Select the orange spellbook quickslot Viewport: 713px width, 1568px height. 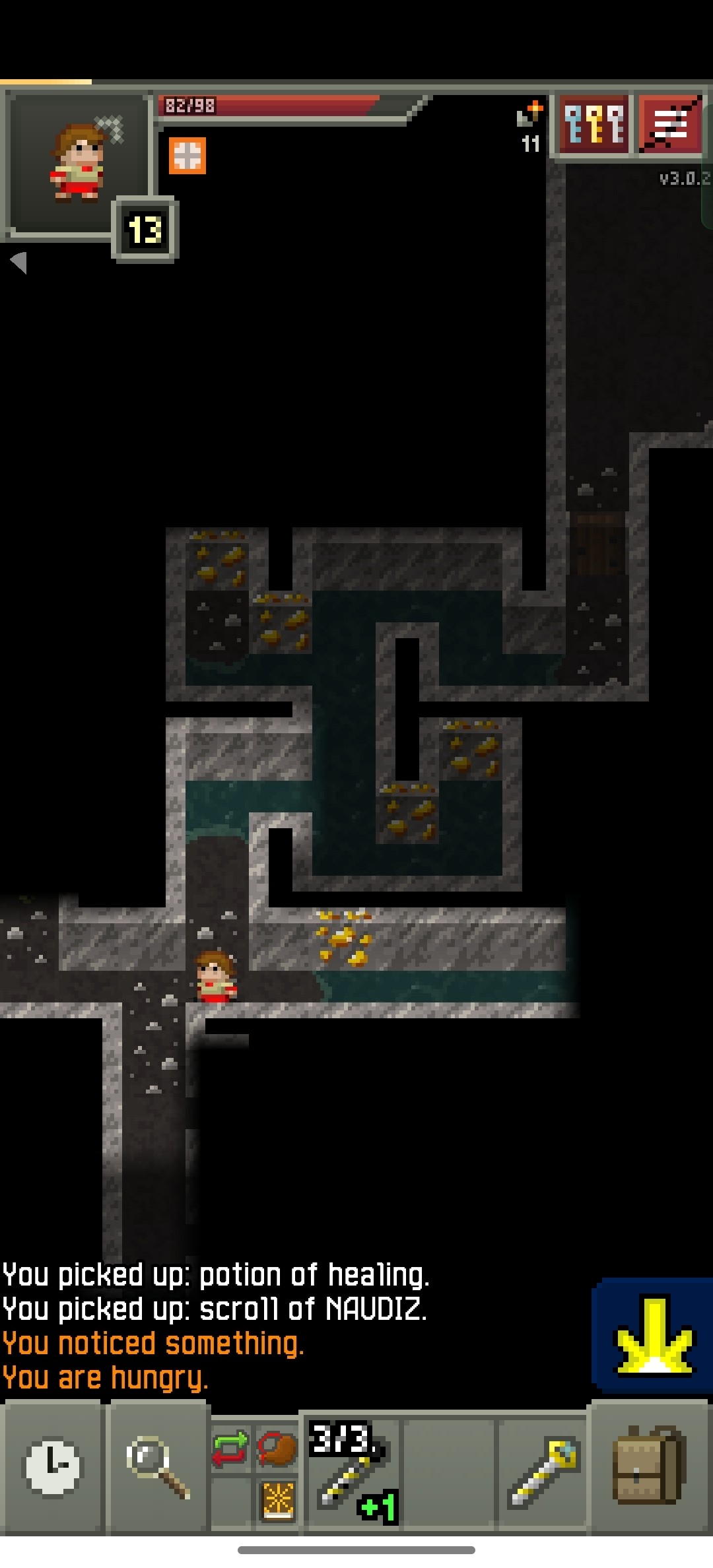[x=277, y=1500]
